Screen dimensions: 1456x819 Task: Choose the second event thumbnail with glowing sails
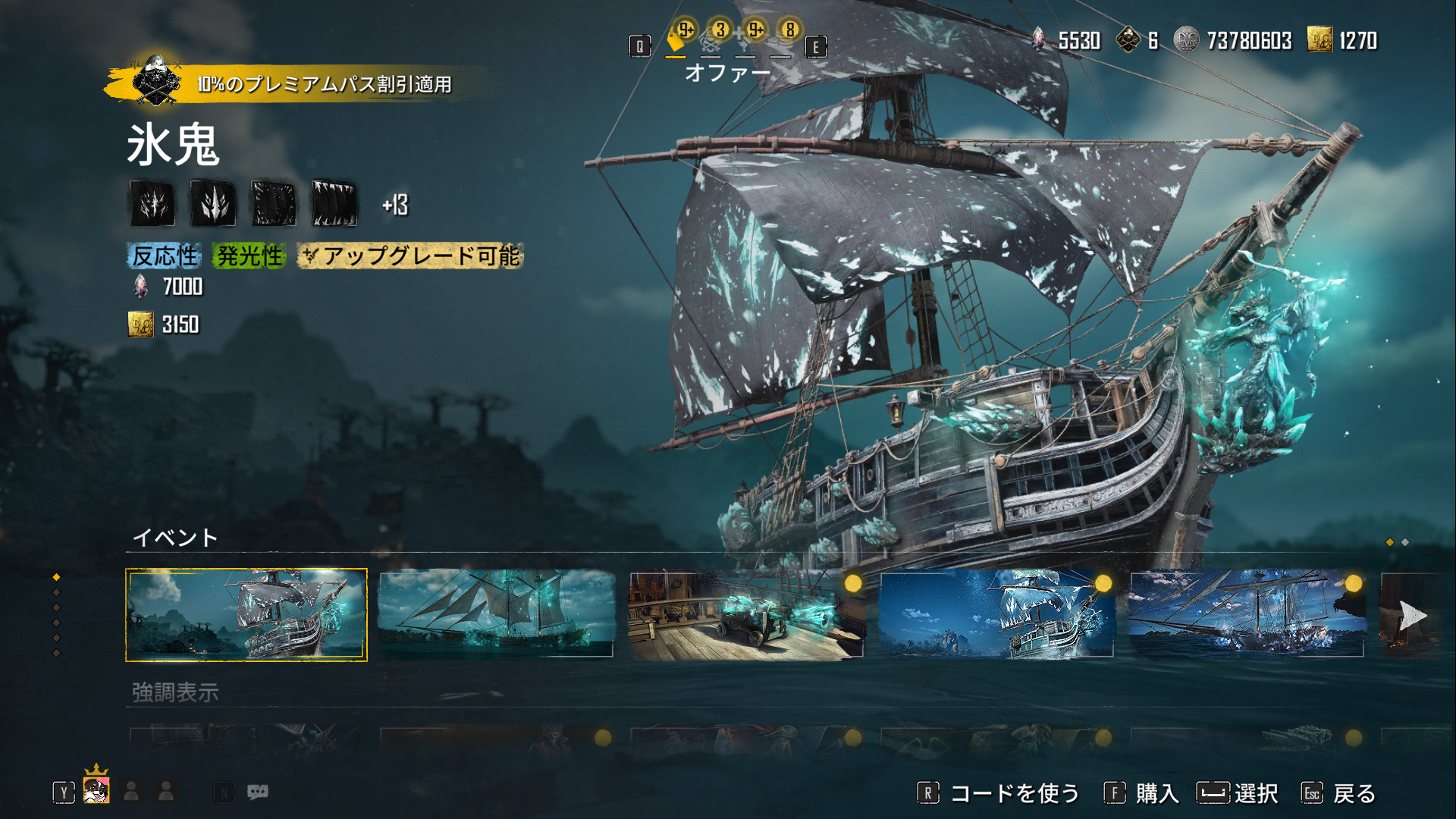(496, 613)
